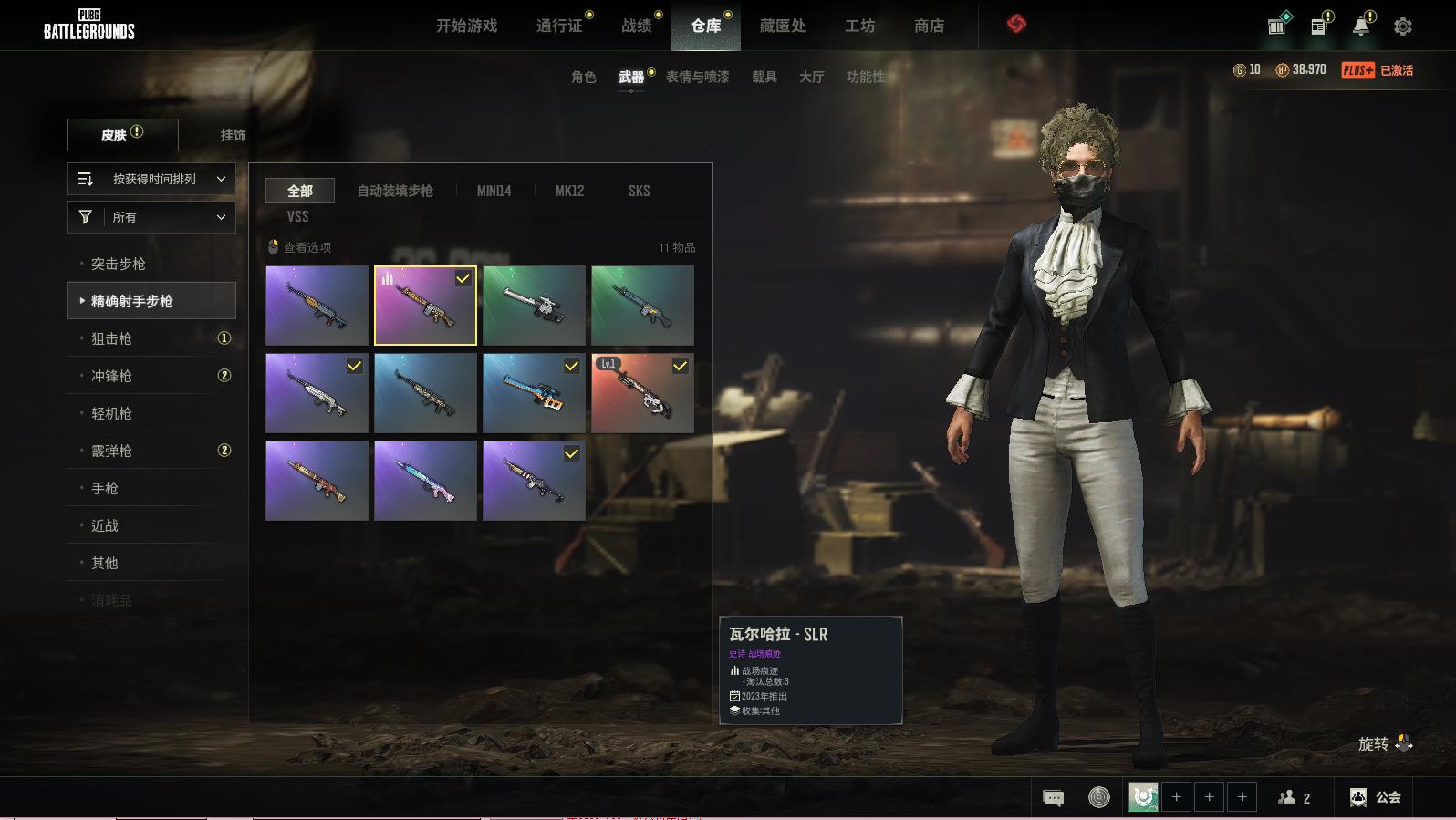The width and height of the screenshot is (1456, 820).
Task: Open the 通行证 pass menu
Action: click(x=559, y=26)
